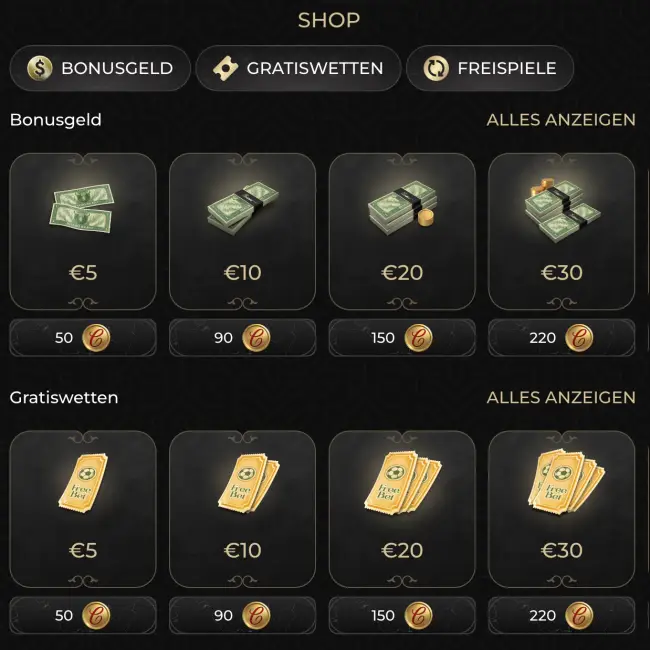
Task: Purchase €30 Gratiswette for 220 coins
Action: 561,616
